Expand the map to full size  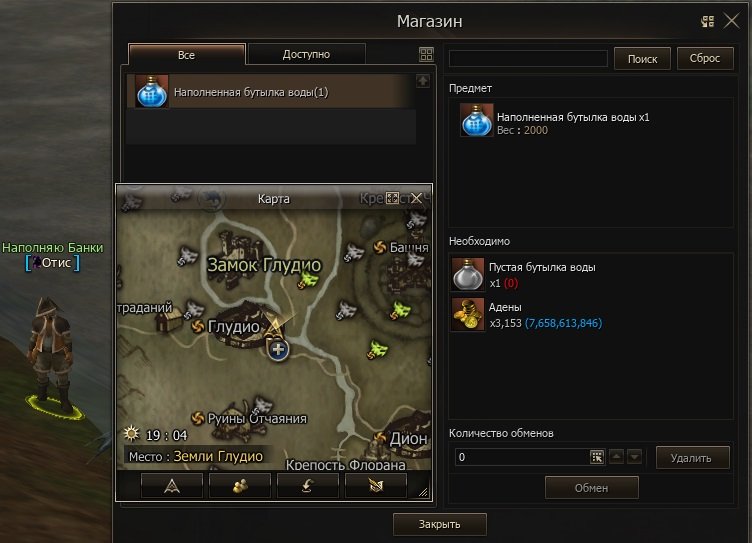pyautogui.click(x=393, y=198)
